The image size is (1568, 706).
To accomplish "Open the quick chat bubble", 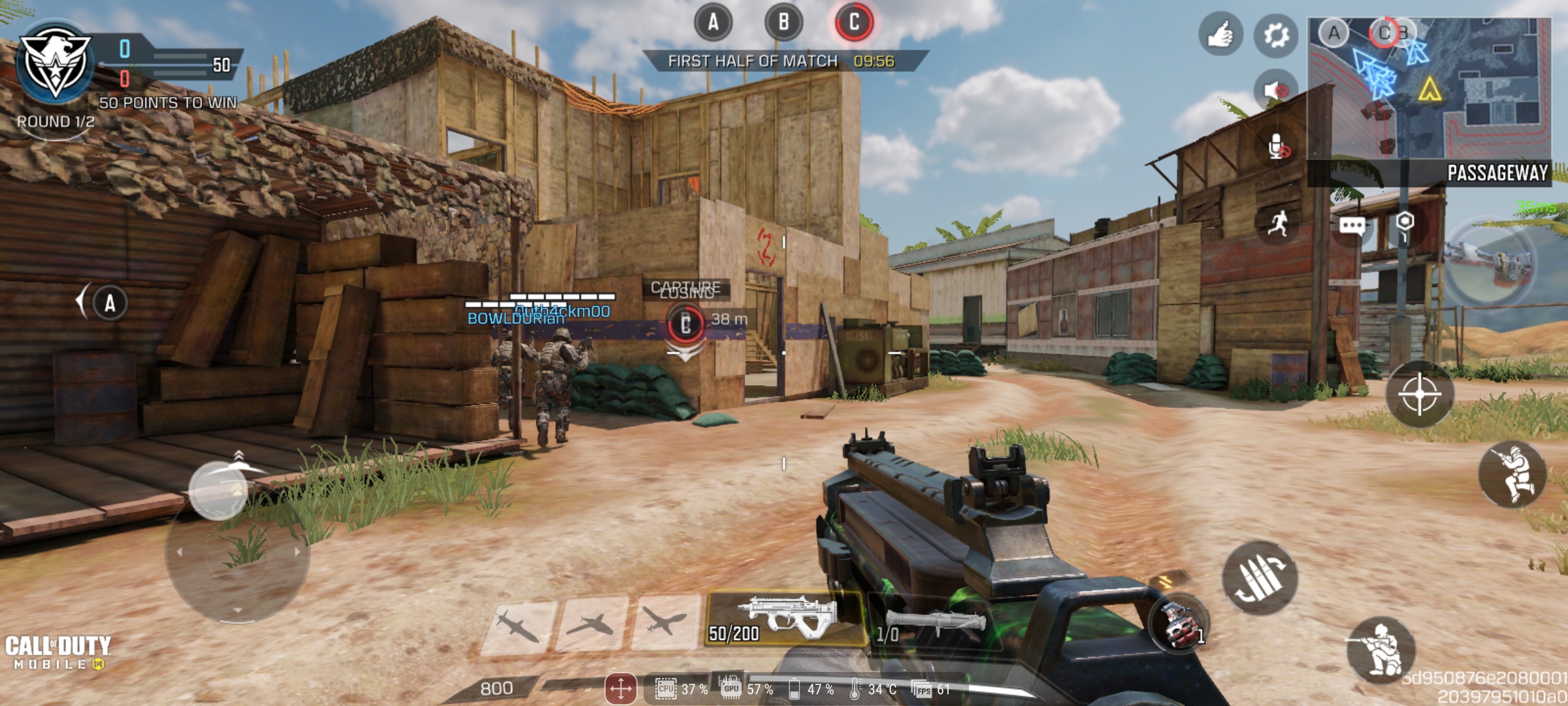I will pyautogui.click(x=1352, y=226).
